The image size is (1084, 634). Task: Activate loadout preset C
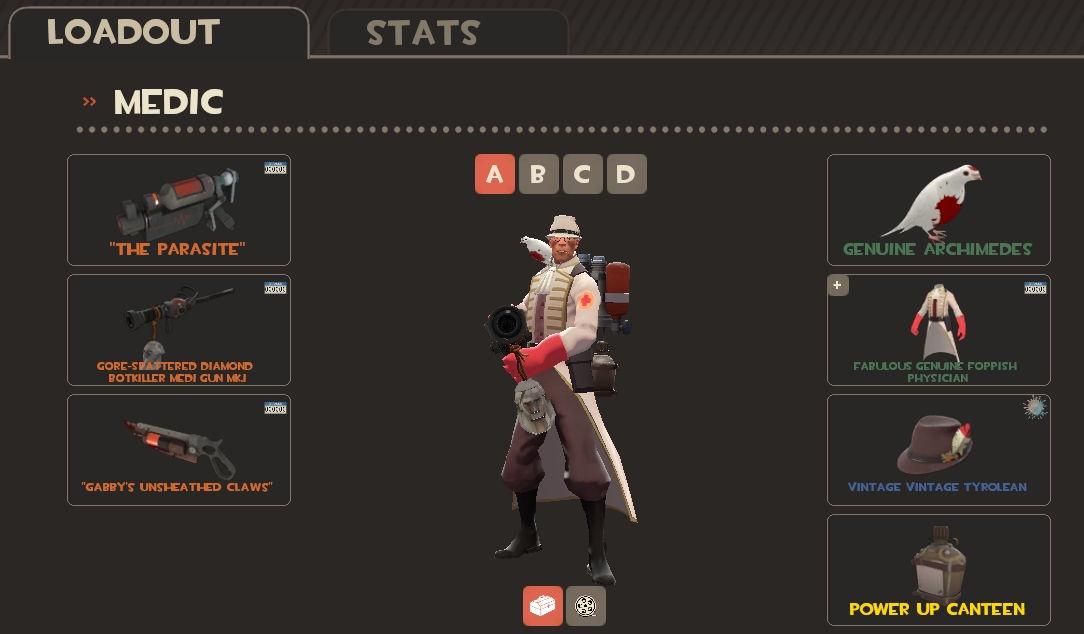pos(582,174)
